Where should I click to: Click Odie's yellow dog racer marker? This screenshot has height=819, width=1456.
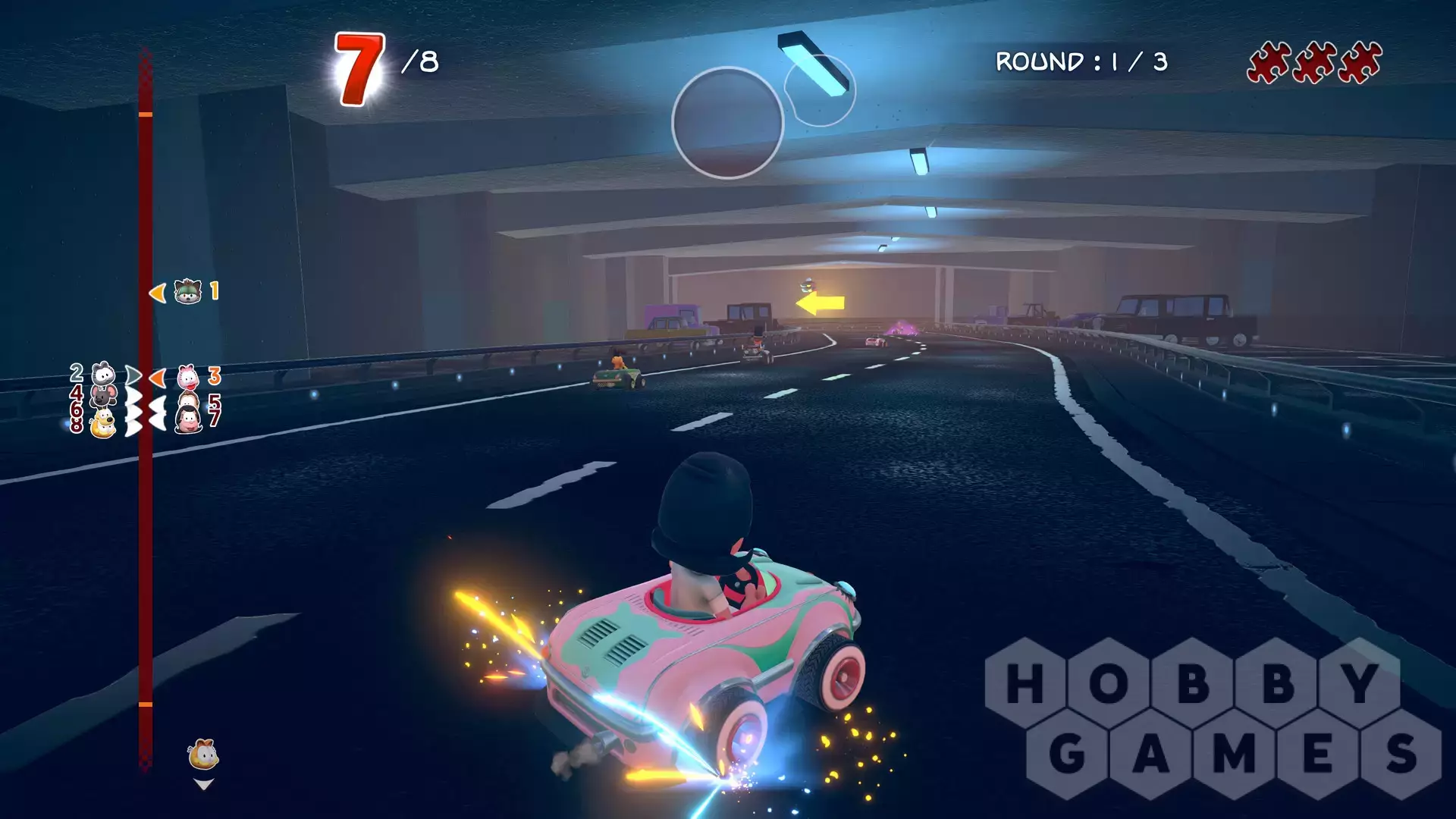click(x=103, y=423)
